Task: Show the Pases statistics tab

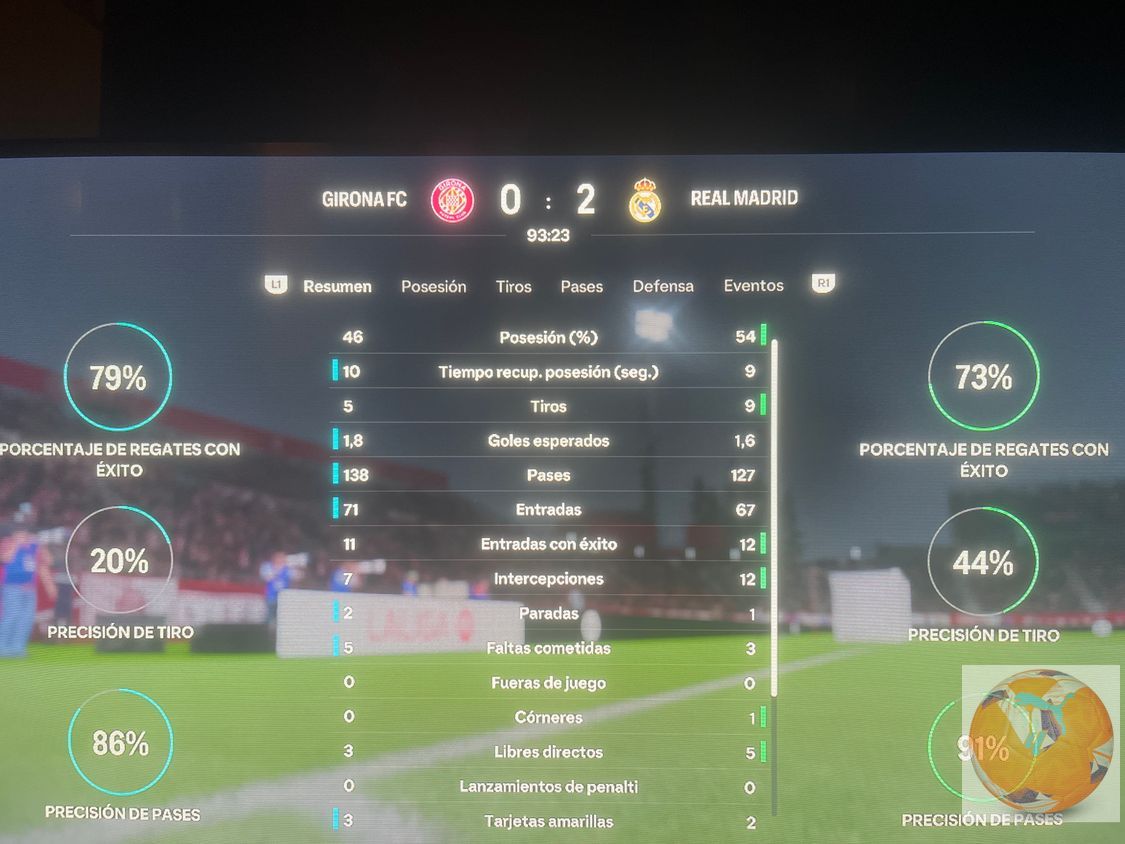Action: coord(581,286)
